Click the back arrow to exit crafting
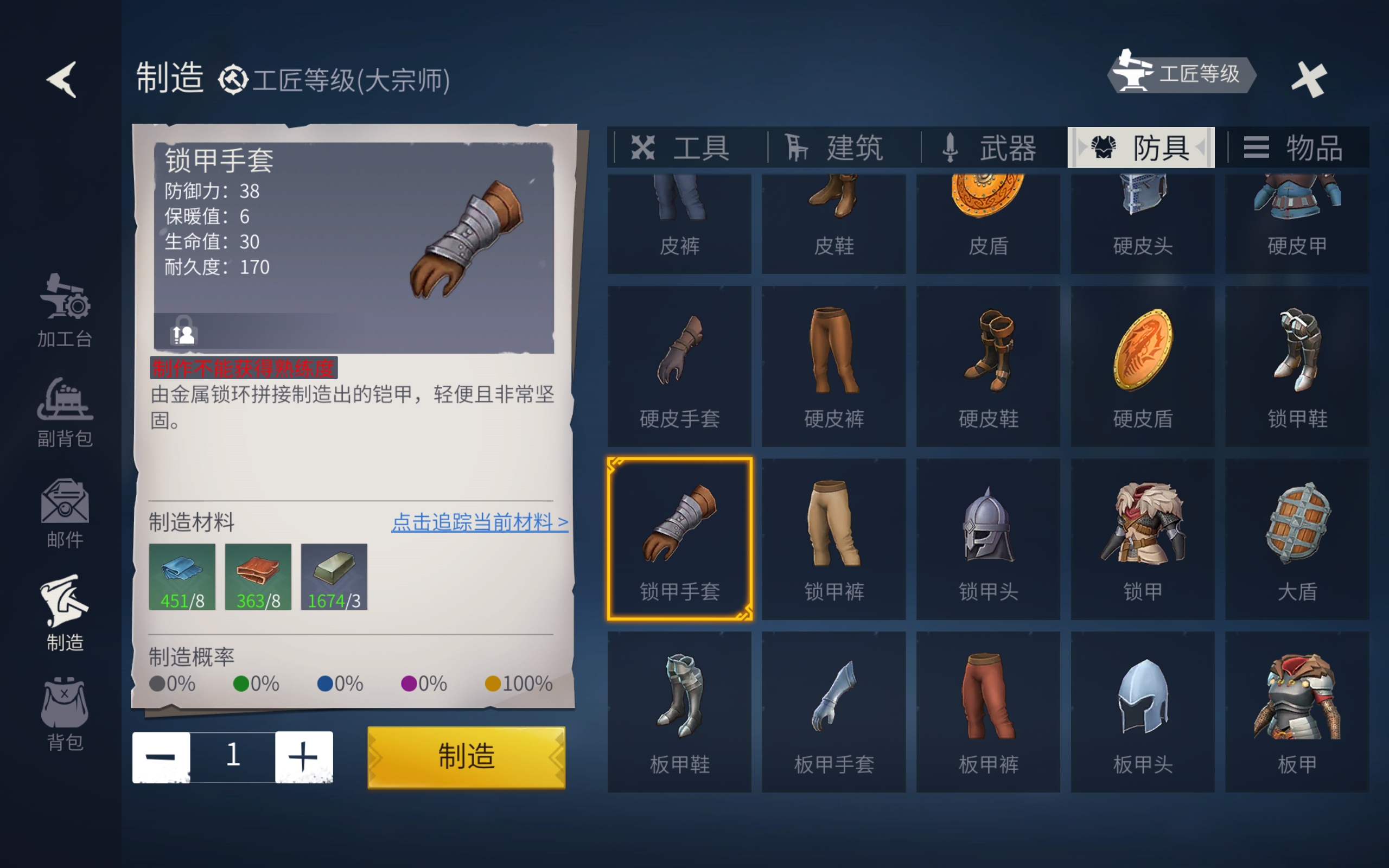The height and width of the screenshot is (868, 1389). 61,79
